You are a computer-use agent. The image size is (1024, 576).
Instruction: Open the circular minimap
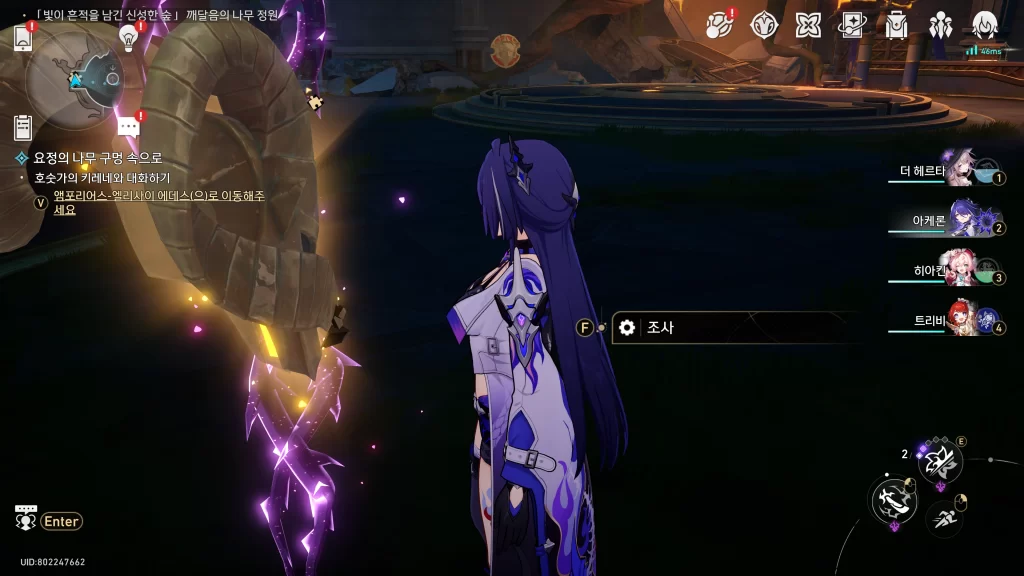(74, 78)
